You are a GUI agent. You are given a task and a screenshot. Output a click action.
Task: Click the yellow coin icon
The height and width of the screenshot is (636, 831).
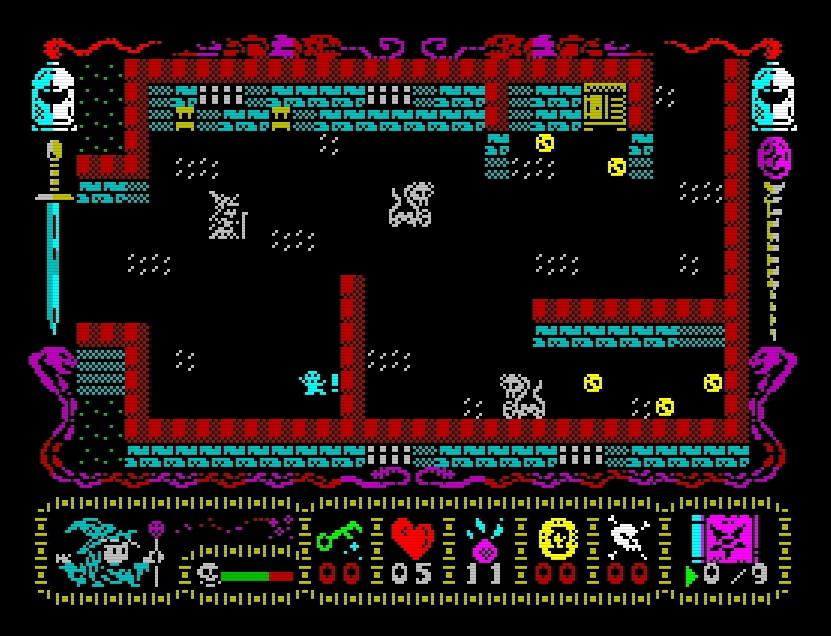pyautogui.click(x=558, y=540)
